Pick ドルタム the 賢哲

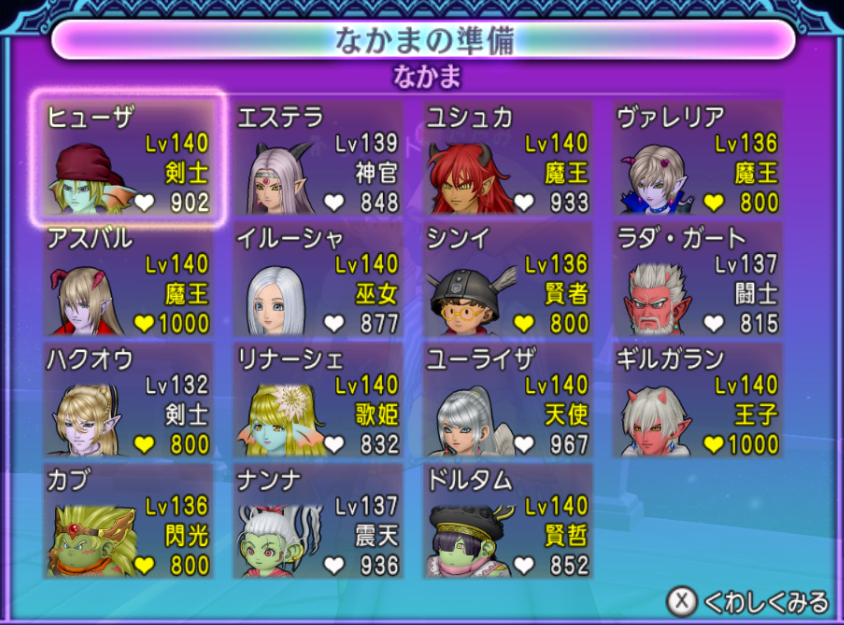pos(508,520)
